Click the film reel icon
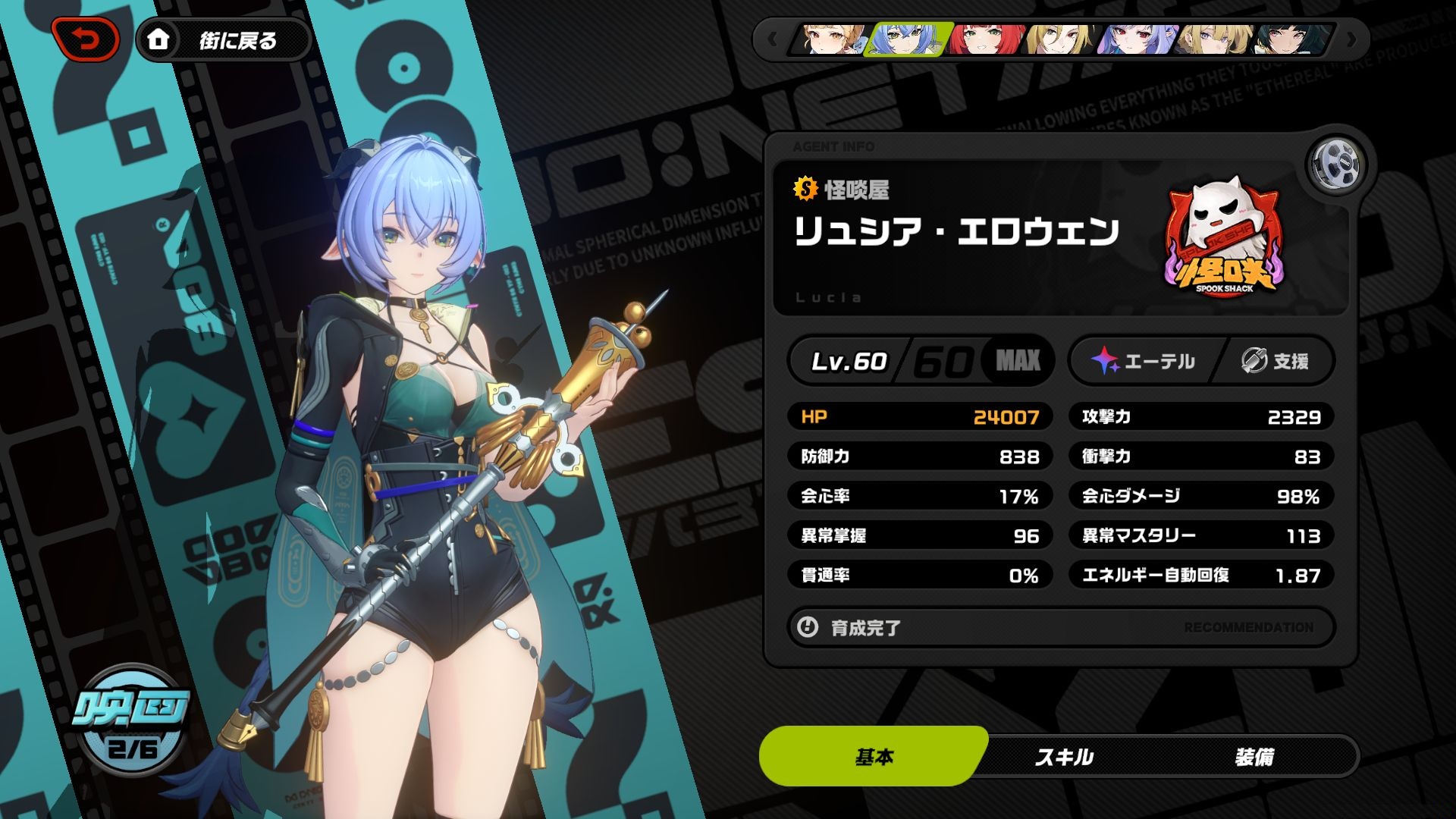The height and width of the screenshot is (819, 1456). (1335, 165)
